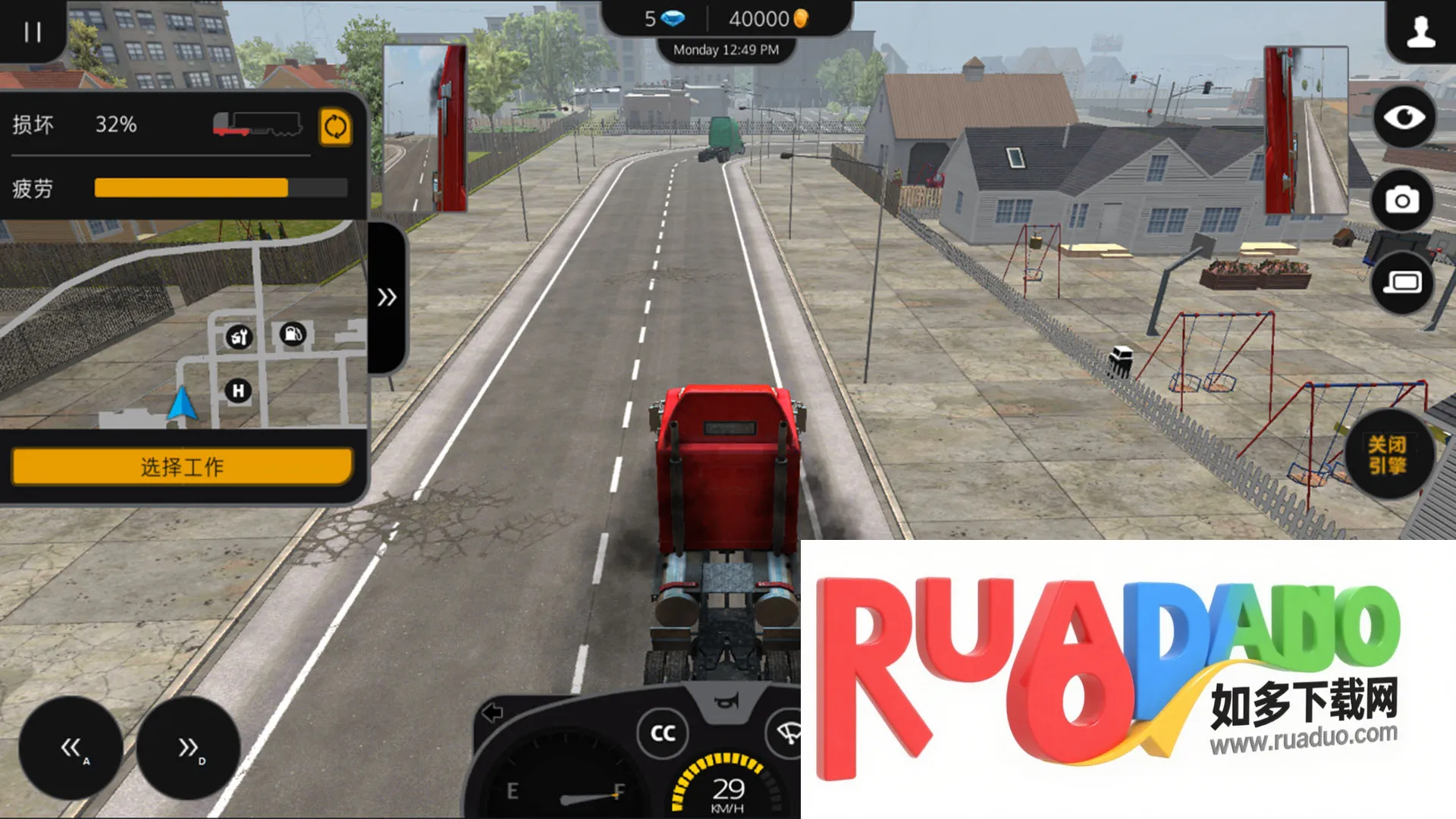
Task: Choose the H hotel marker on minimap
Action: click(x=238, y=391)
